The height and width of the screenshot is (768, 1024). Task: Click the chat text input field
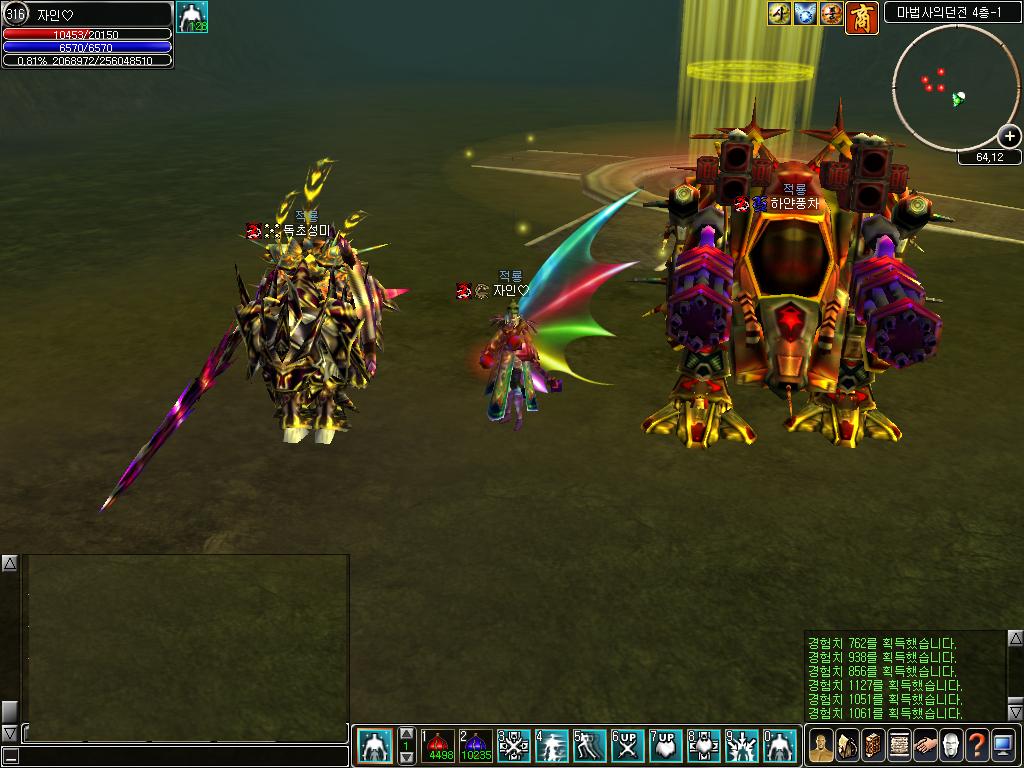(x=180, y=757)
